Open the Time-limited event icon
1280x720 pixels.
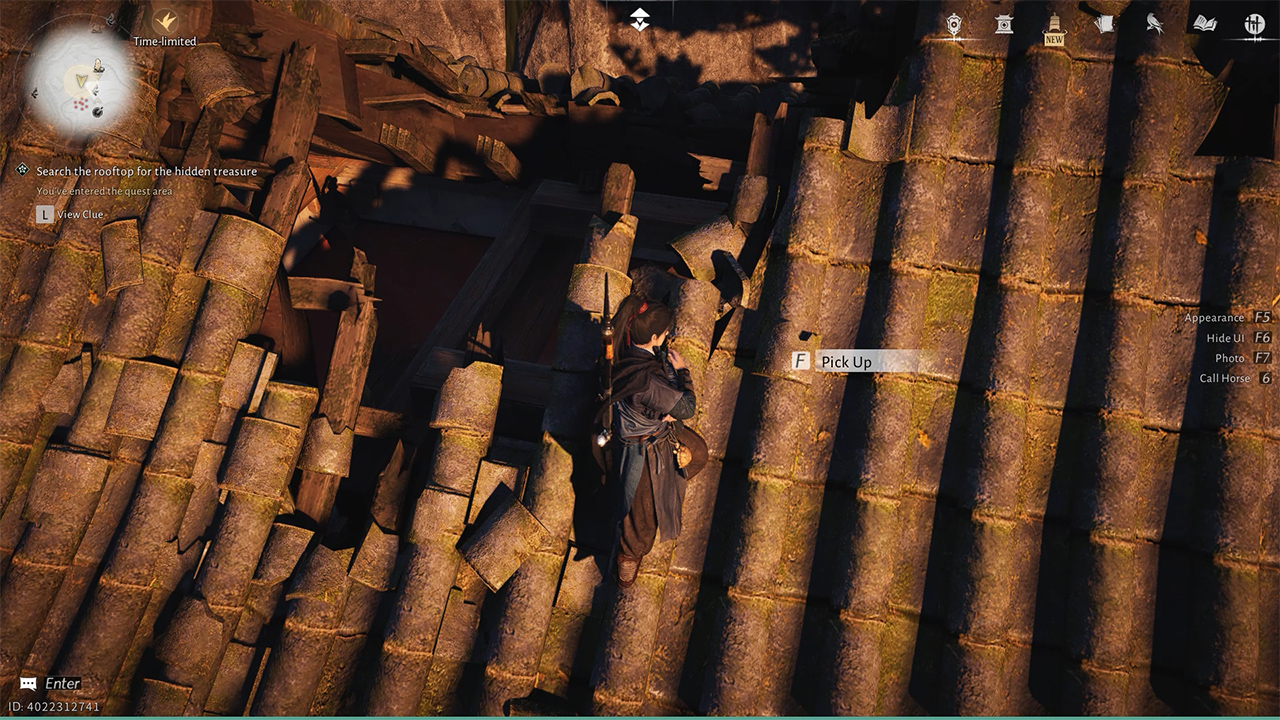(165, 21)
